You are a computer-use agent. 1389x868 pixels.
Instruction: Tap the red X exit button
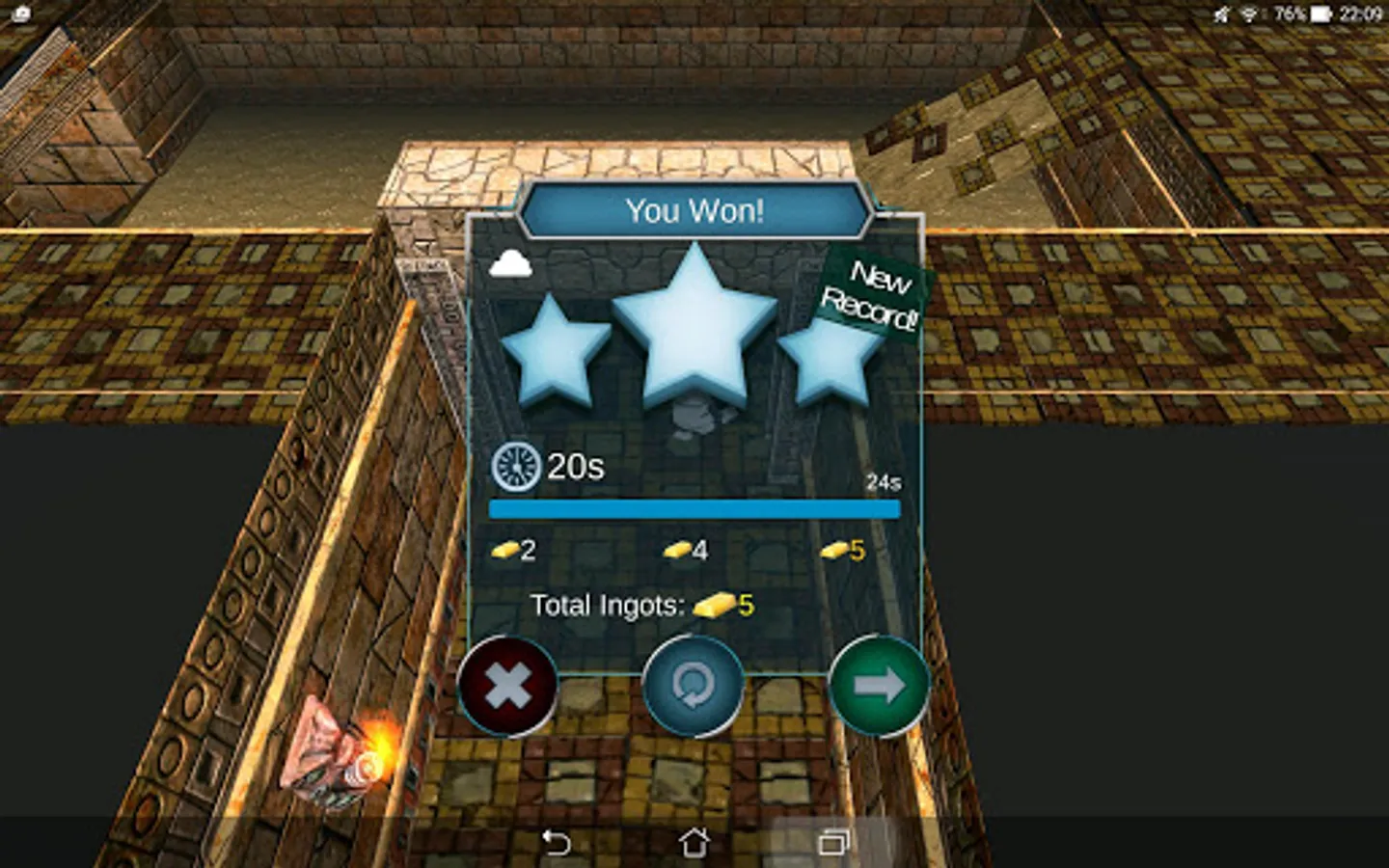coord(508,687)
